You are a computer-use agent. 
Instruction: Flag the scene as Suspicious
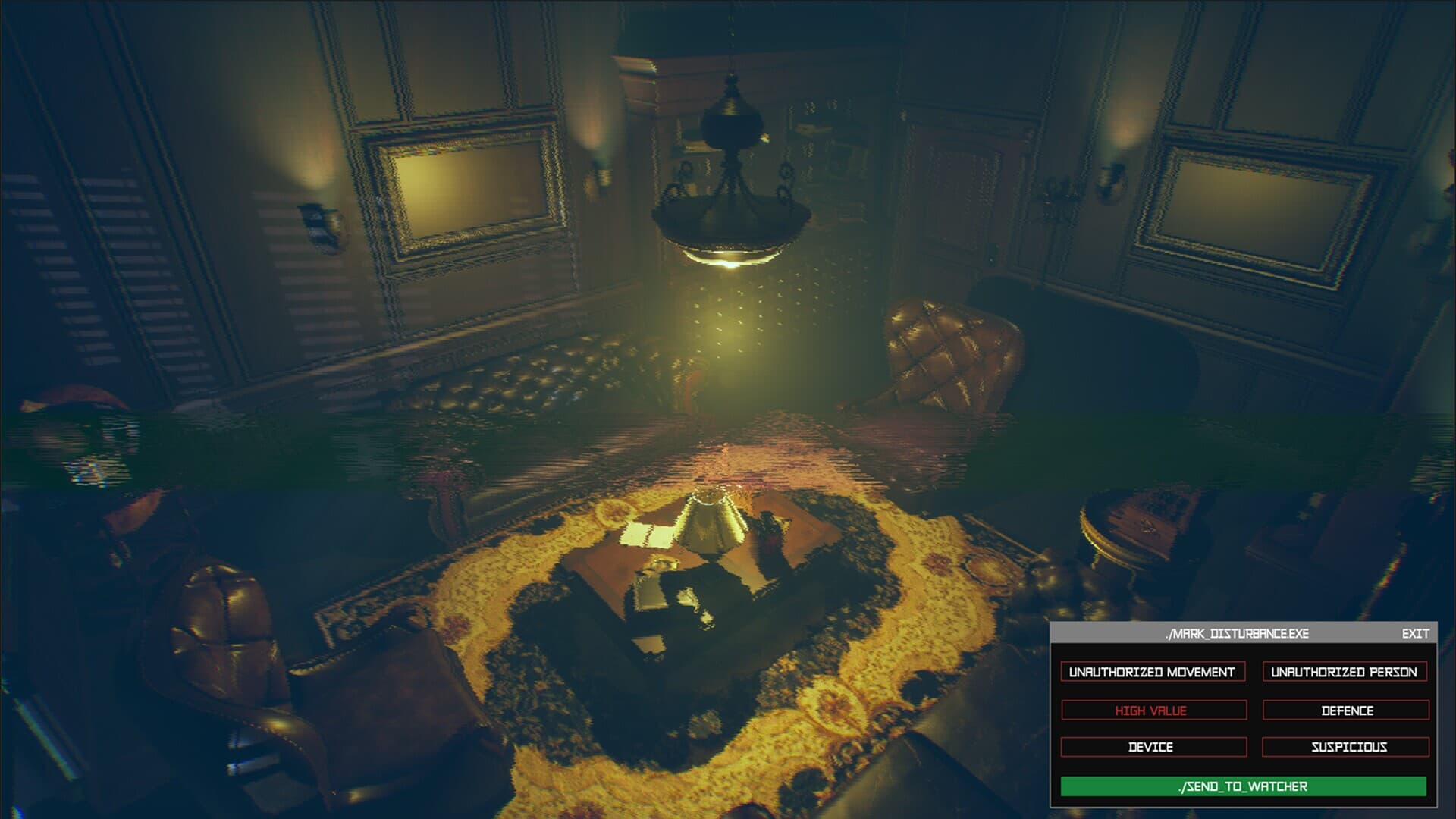[x=1346, y=747]
